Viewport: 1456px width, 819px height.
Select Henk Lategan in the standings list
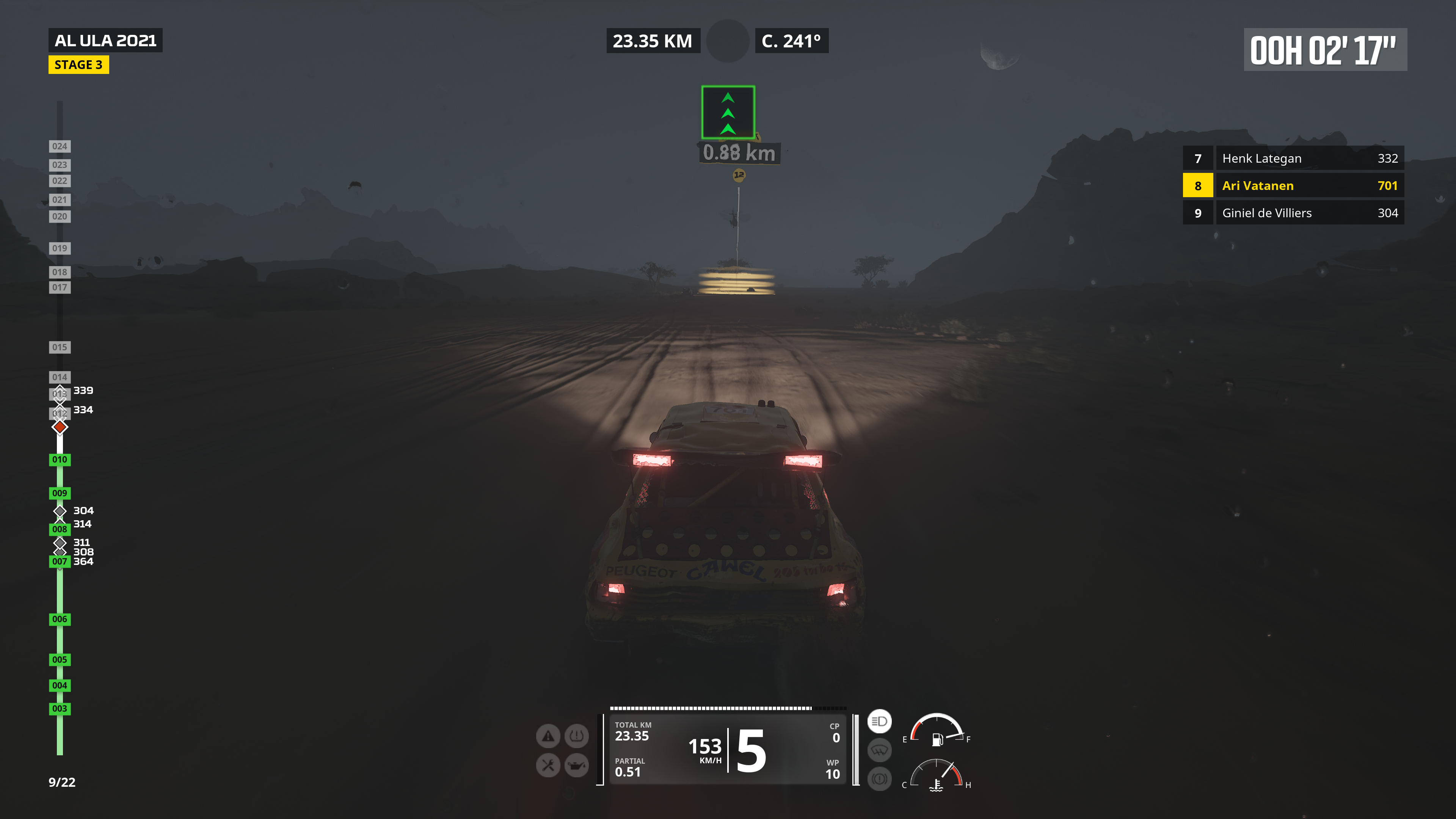coord(1293,158)
